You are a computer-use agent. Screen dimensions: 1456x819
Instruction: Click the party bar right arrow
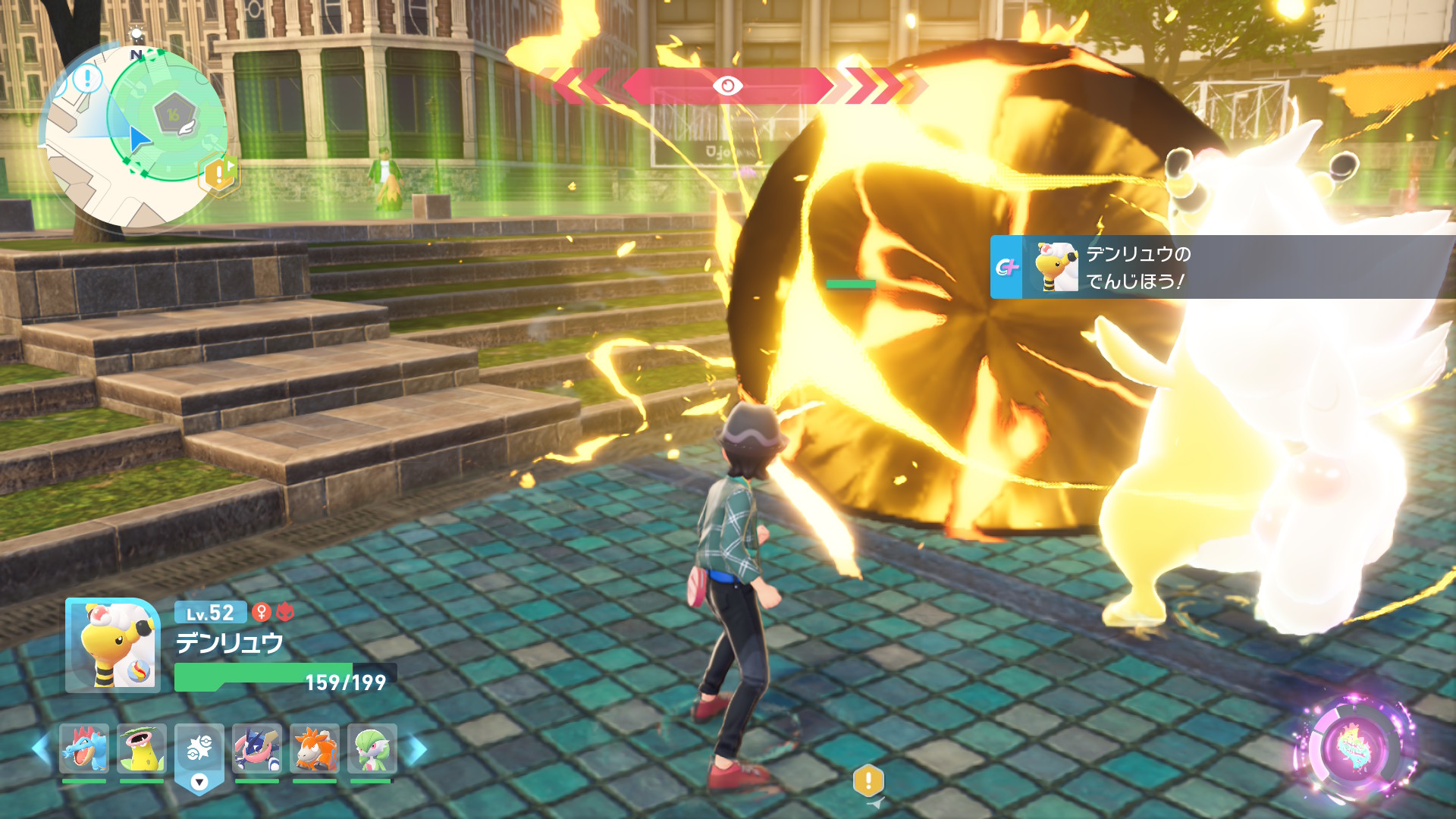click(417, 749)
